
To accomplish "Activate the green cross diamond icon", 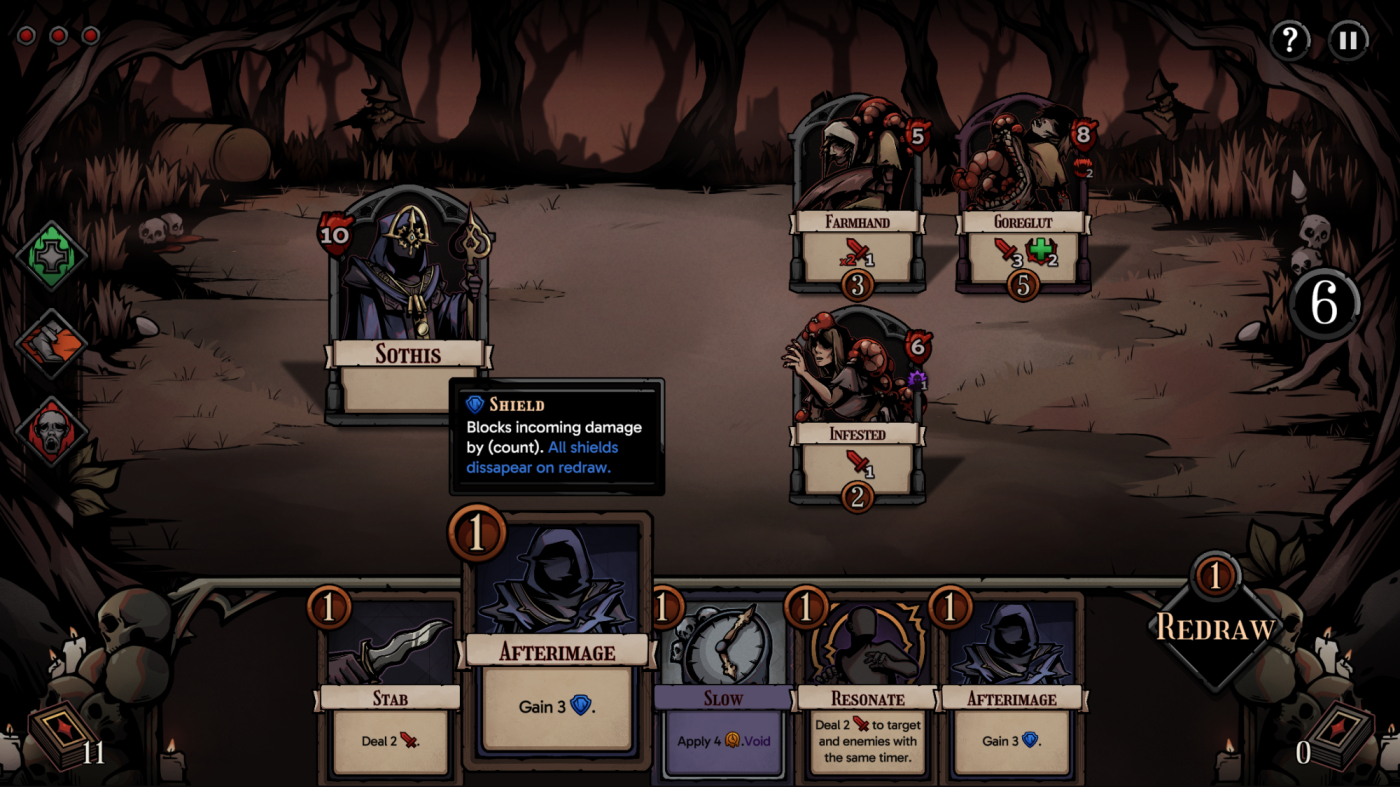I will [52, 256].
